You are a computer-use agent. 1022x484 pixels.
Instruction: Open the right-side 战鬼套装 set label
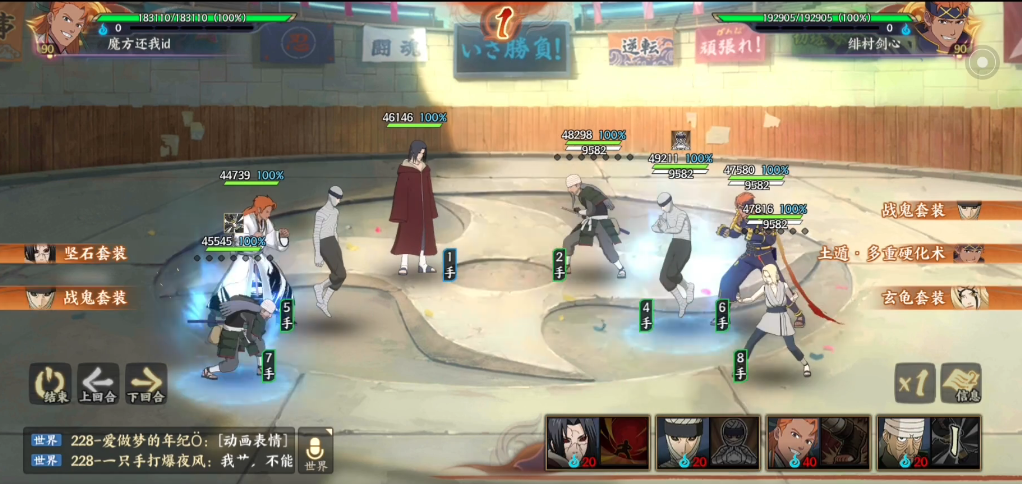coord(930,210)
